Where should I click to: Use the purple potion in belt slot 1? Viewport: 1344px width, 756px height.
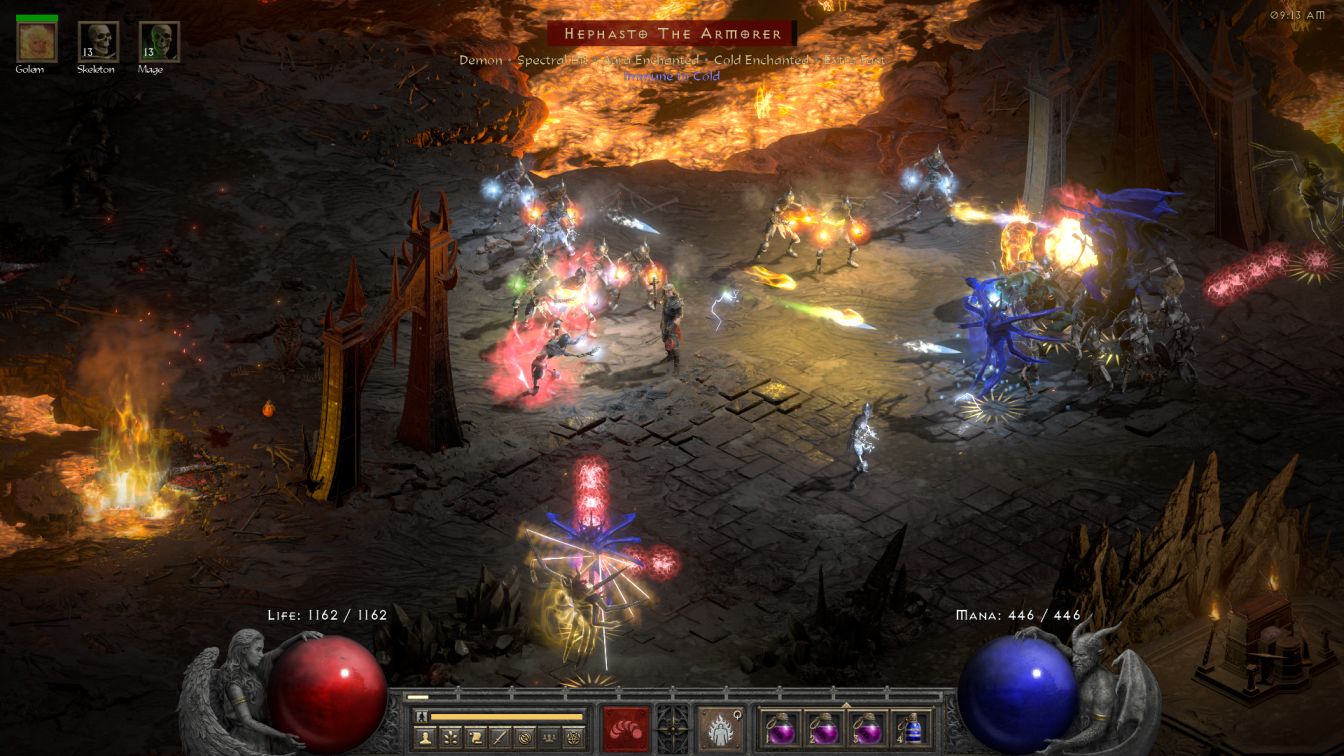point(780,728)
